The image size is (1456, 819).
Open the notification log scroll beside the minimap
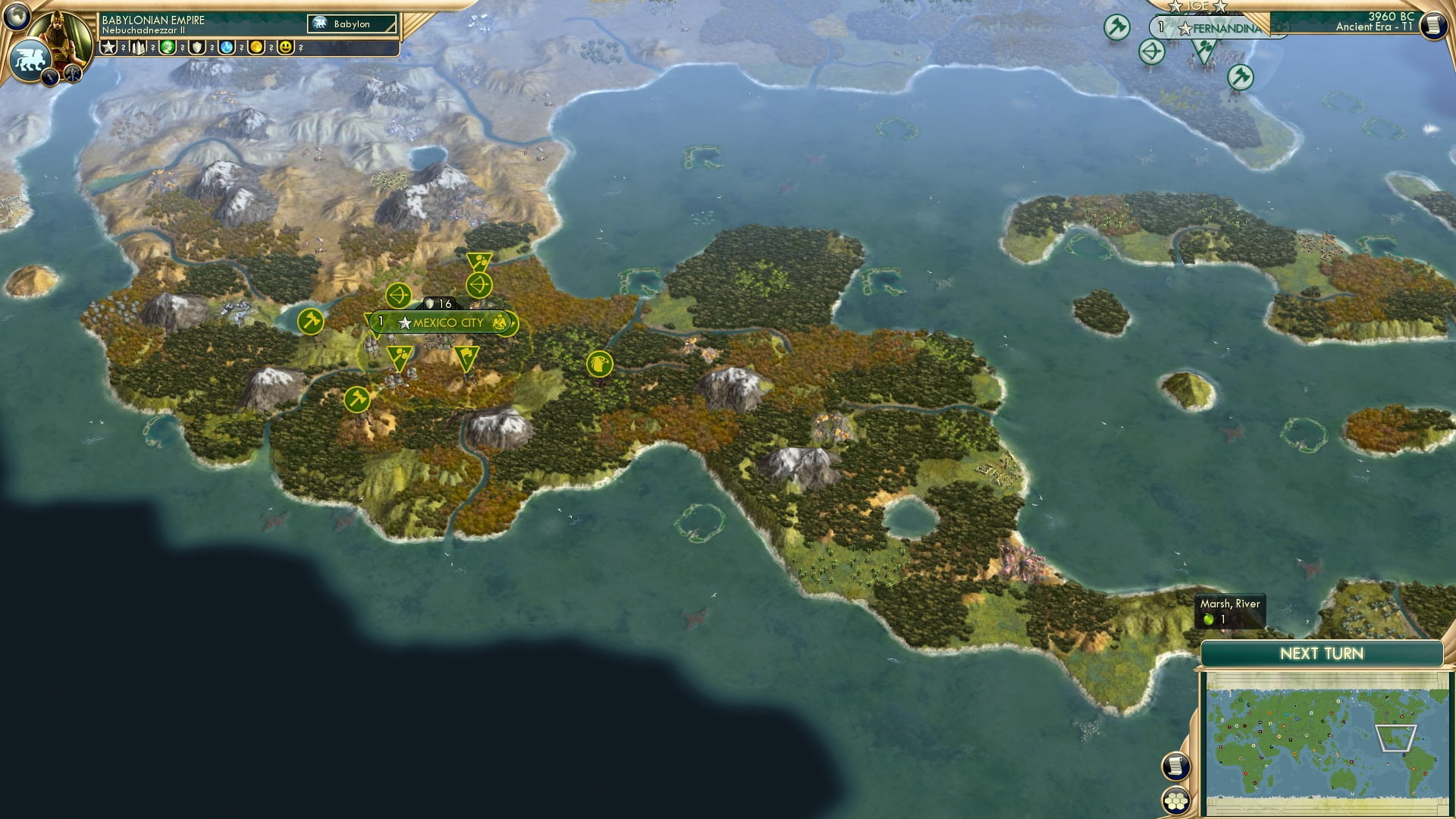point(1176,764)
